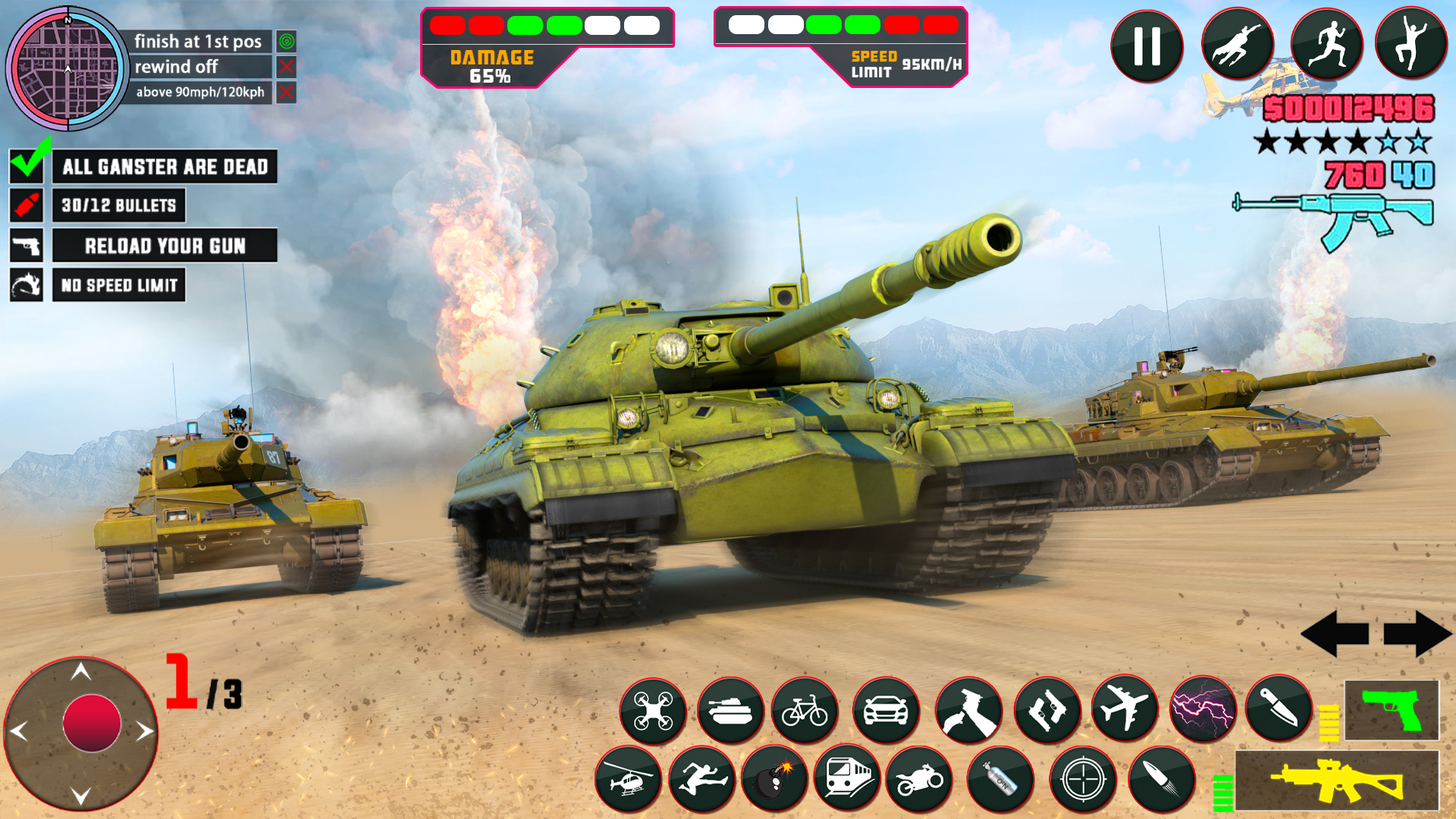Screen dimensions: 1456x819
Task: Select the tank vehicle icon
Action: pos(731,711)
